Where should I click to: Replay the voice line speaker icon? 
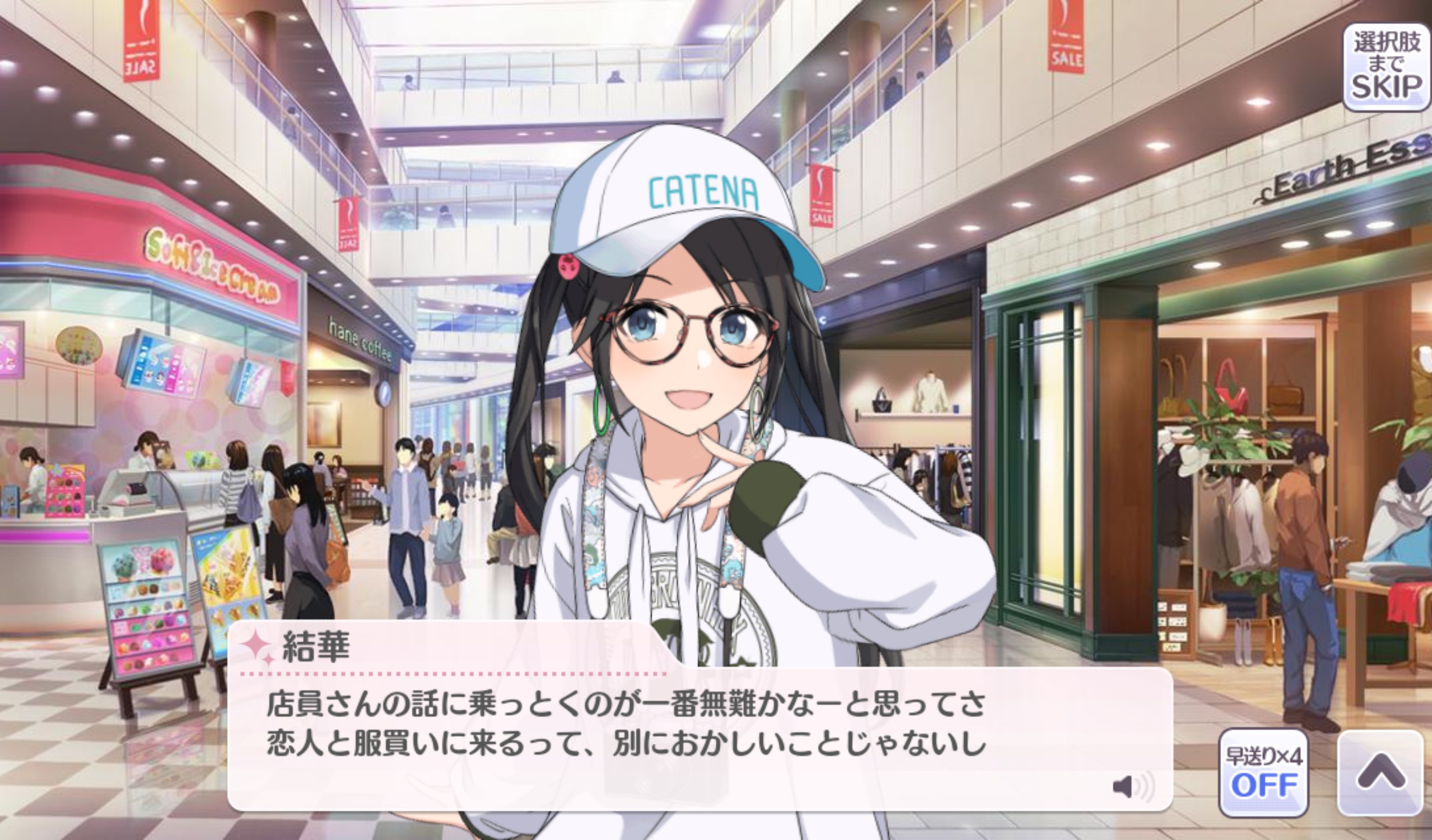[1132, 787]
